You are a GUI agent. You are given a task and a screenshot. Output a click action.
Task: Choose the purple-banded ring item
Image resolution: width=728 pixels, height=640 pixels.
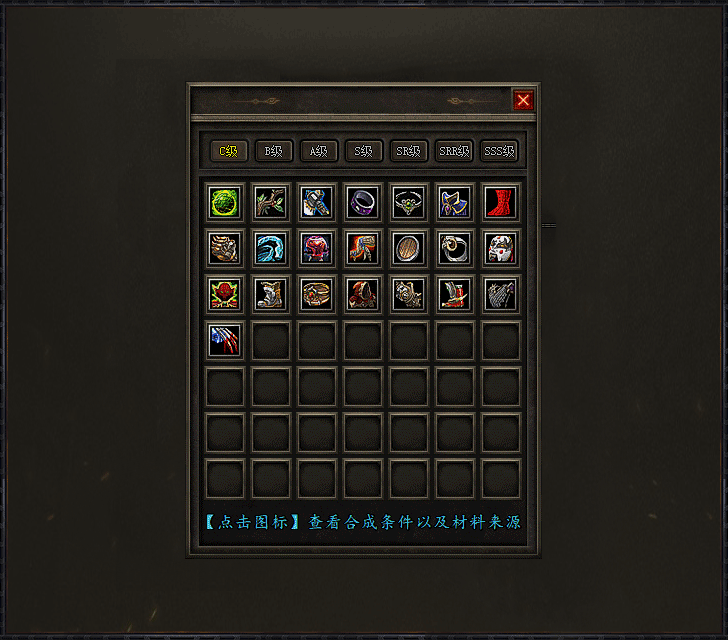pos(362,202)
